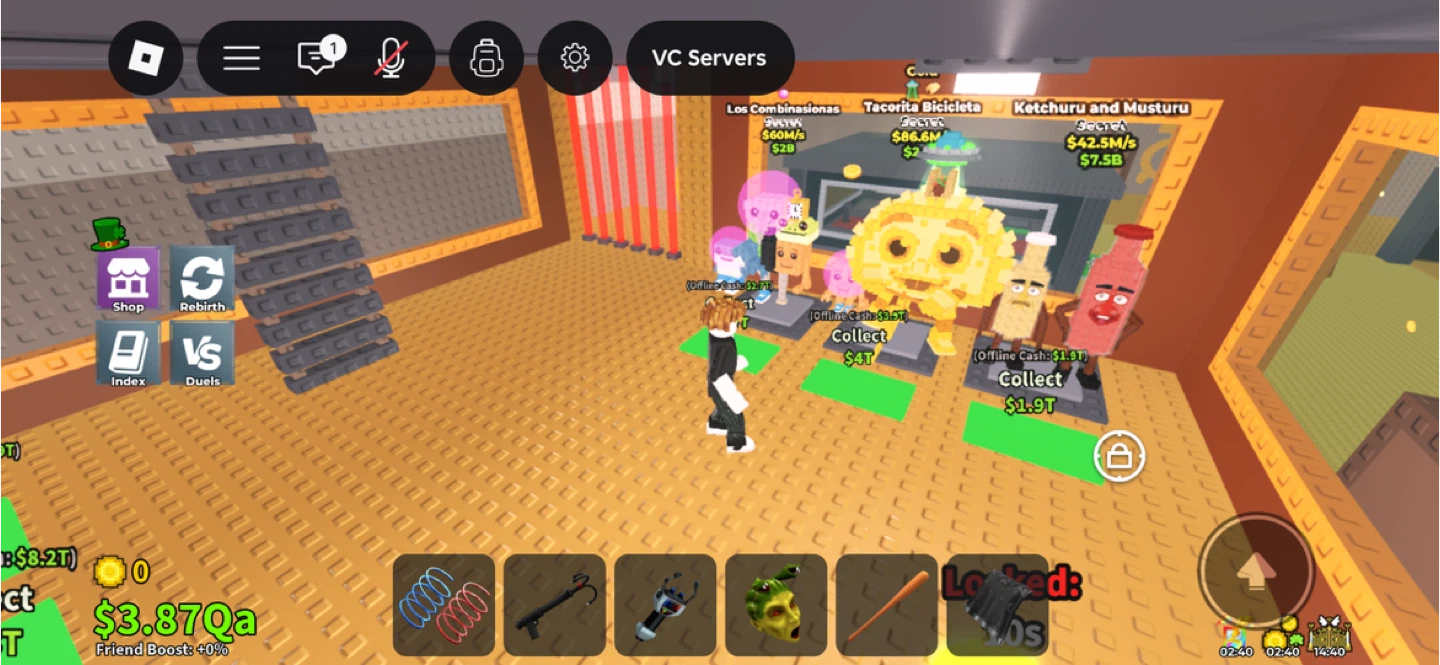This screenshot has width=1440, height=665.
Task: Select the wooden baseball bat slot
Action: pyautogui.click(x=887, y=605)
